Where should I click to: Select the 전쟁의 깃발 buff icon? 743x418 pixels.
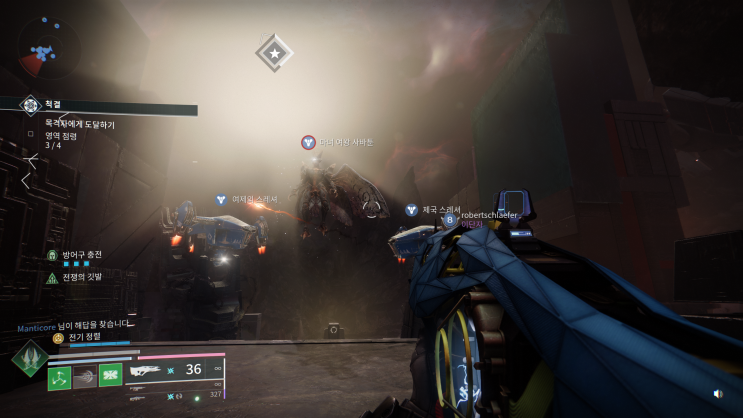click(52, 277)
